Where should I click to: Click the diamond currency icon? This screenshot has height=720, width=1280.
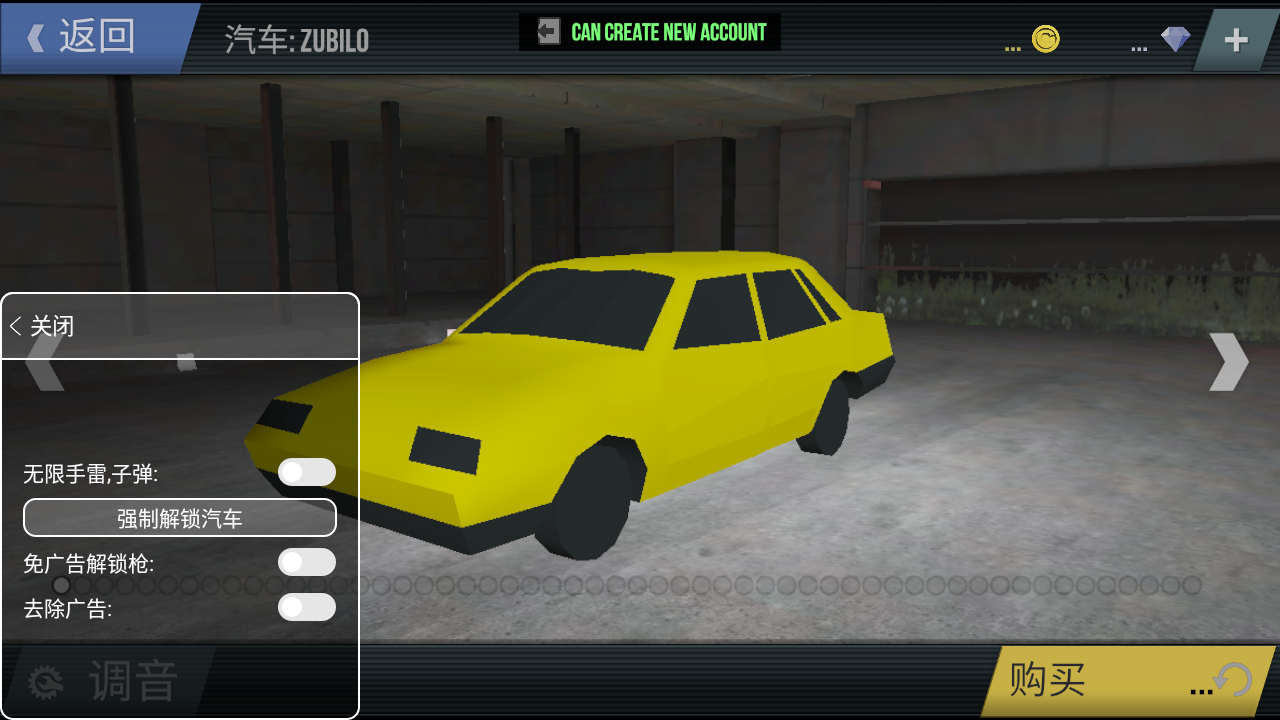tap(1175, 40)
